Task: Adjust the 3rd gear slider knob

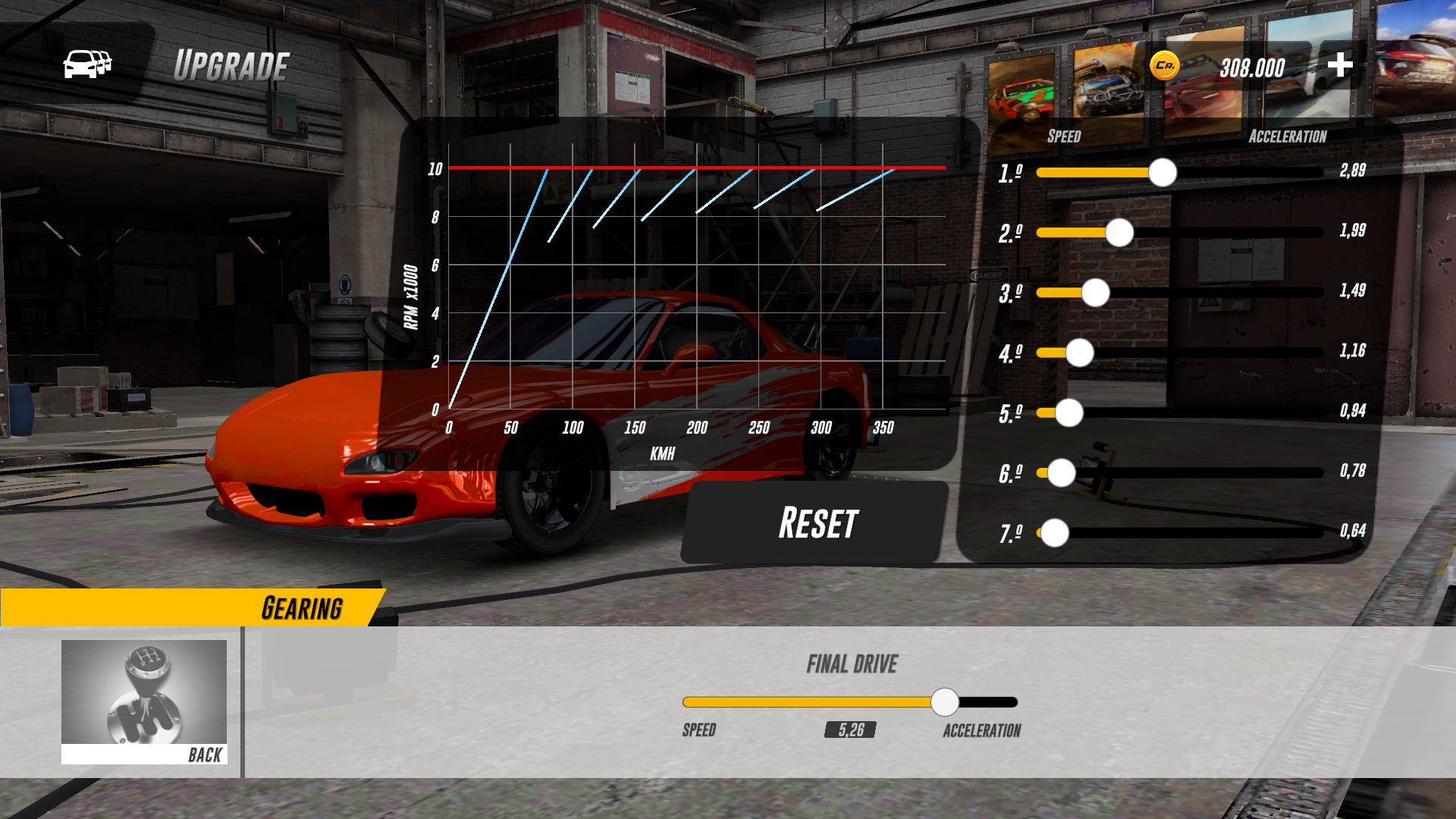Action: pyautogui.click(x=1094, y=293)
